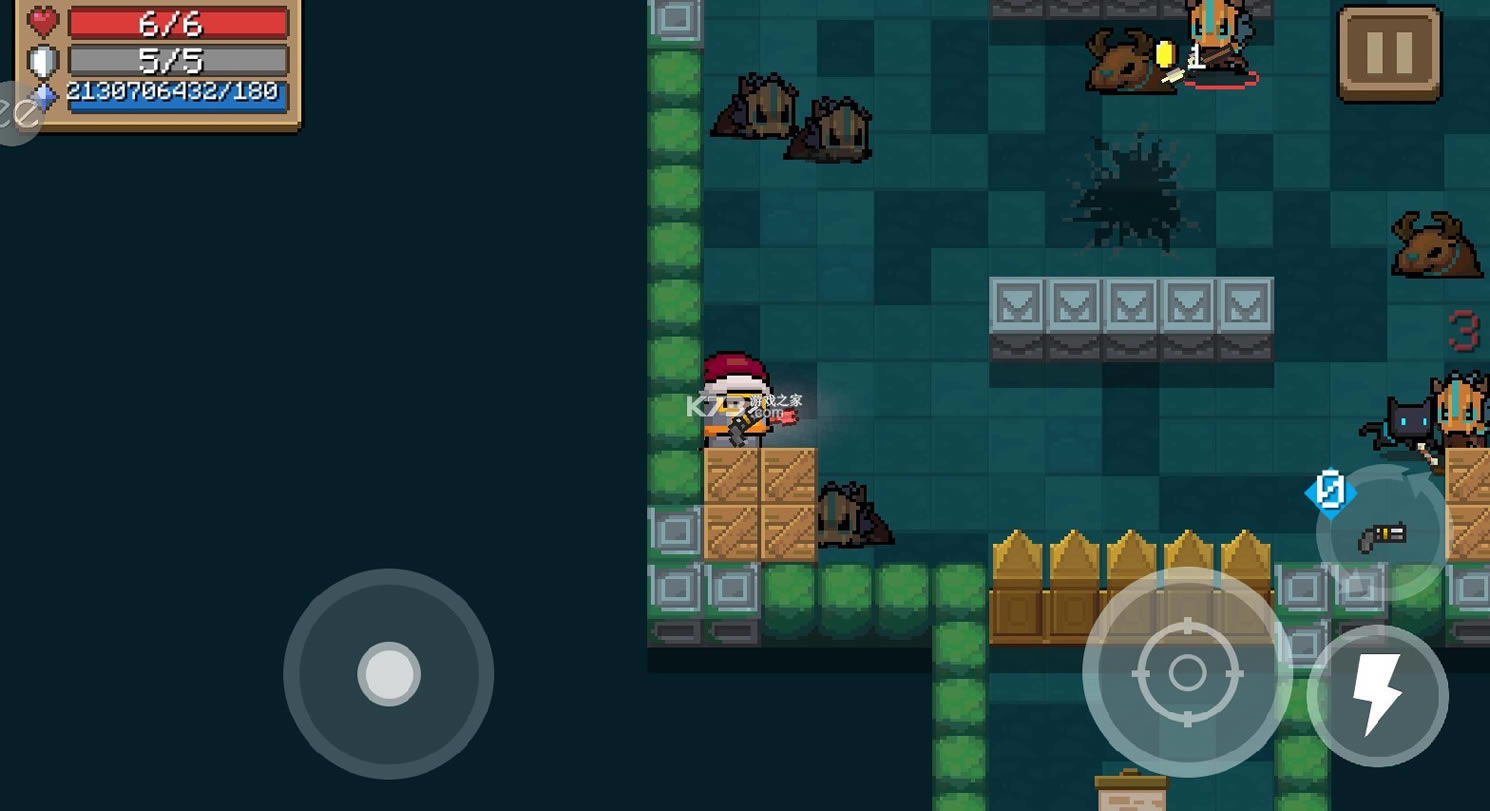Tap the virtual movement joystick

[x=389, y=674]
